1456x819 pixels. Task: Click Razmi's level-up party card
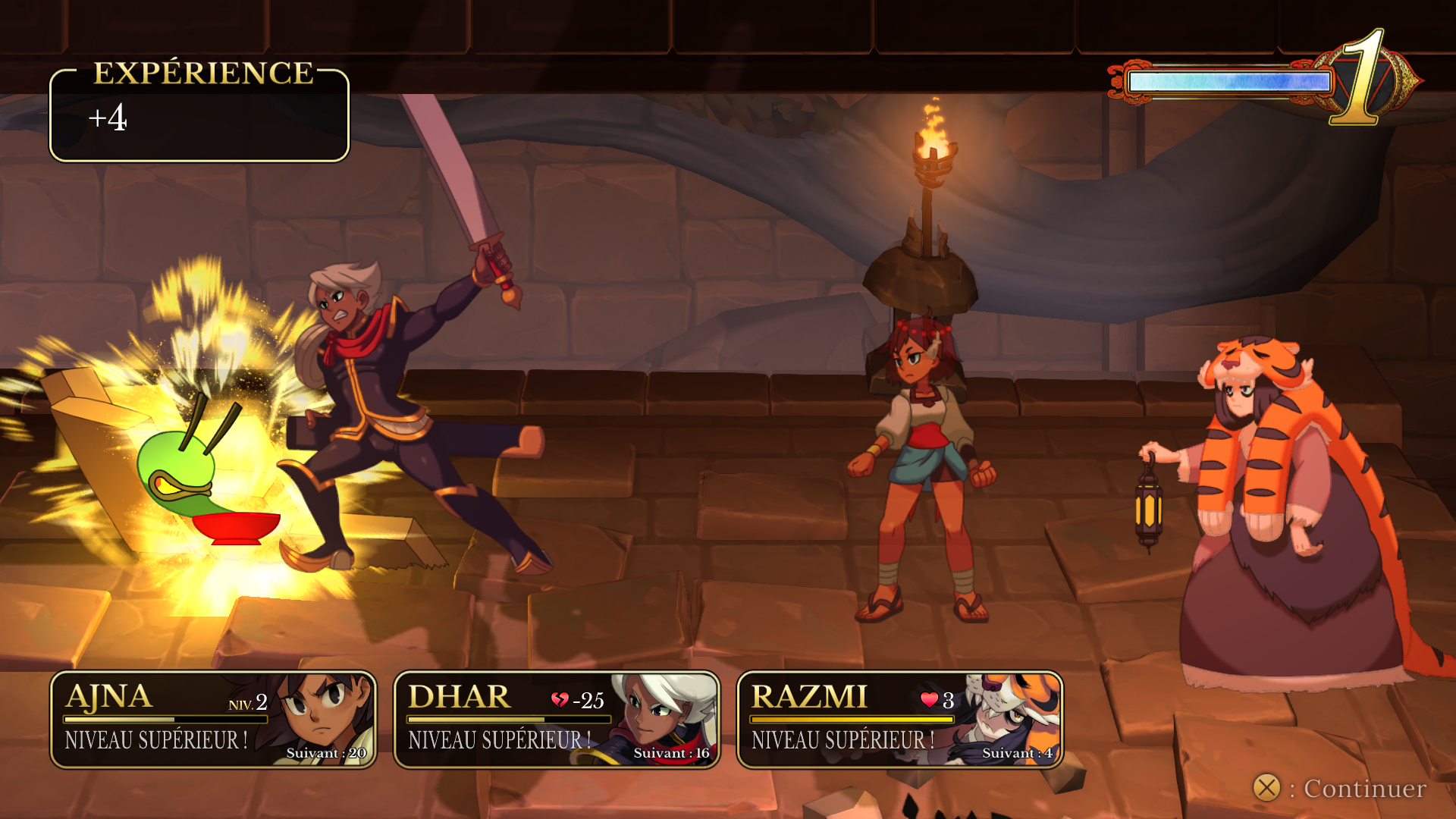click(x=899, y=719)
